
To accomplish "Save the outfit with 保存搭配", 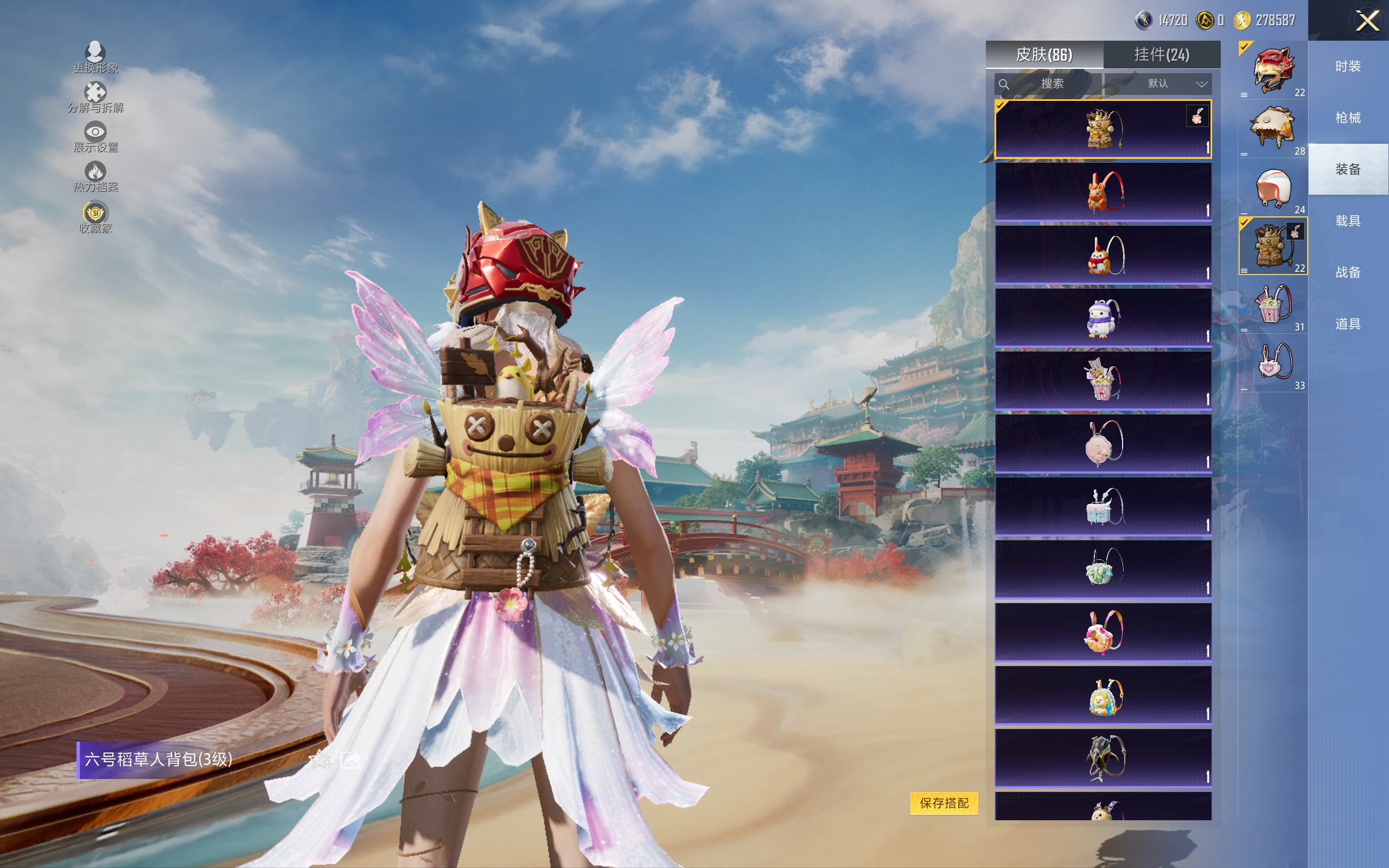I will coord(944,803).
